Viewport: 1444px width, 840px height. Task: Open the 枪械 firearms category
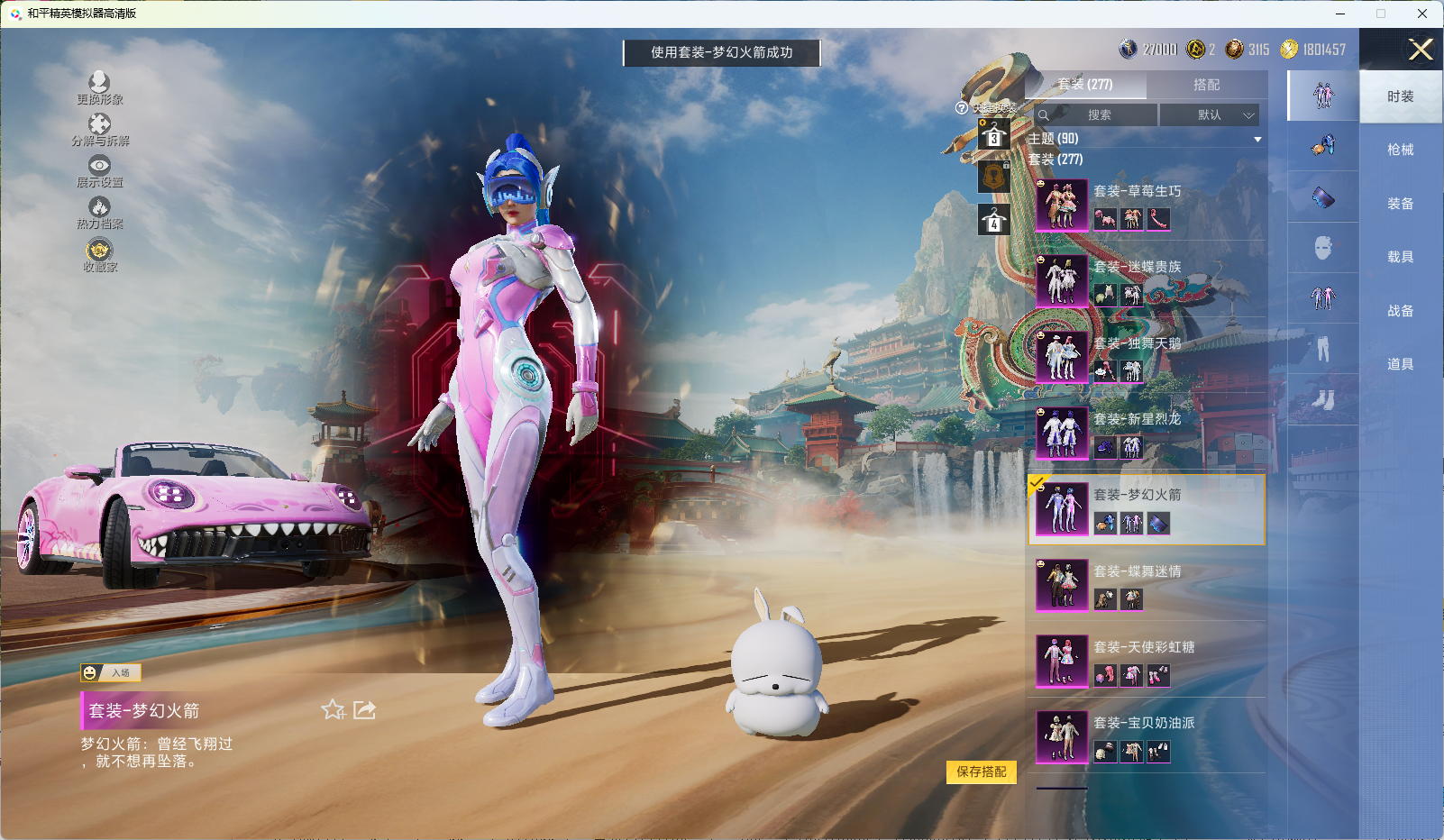(x=1400, y=150)
